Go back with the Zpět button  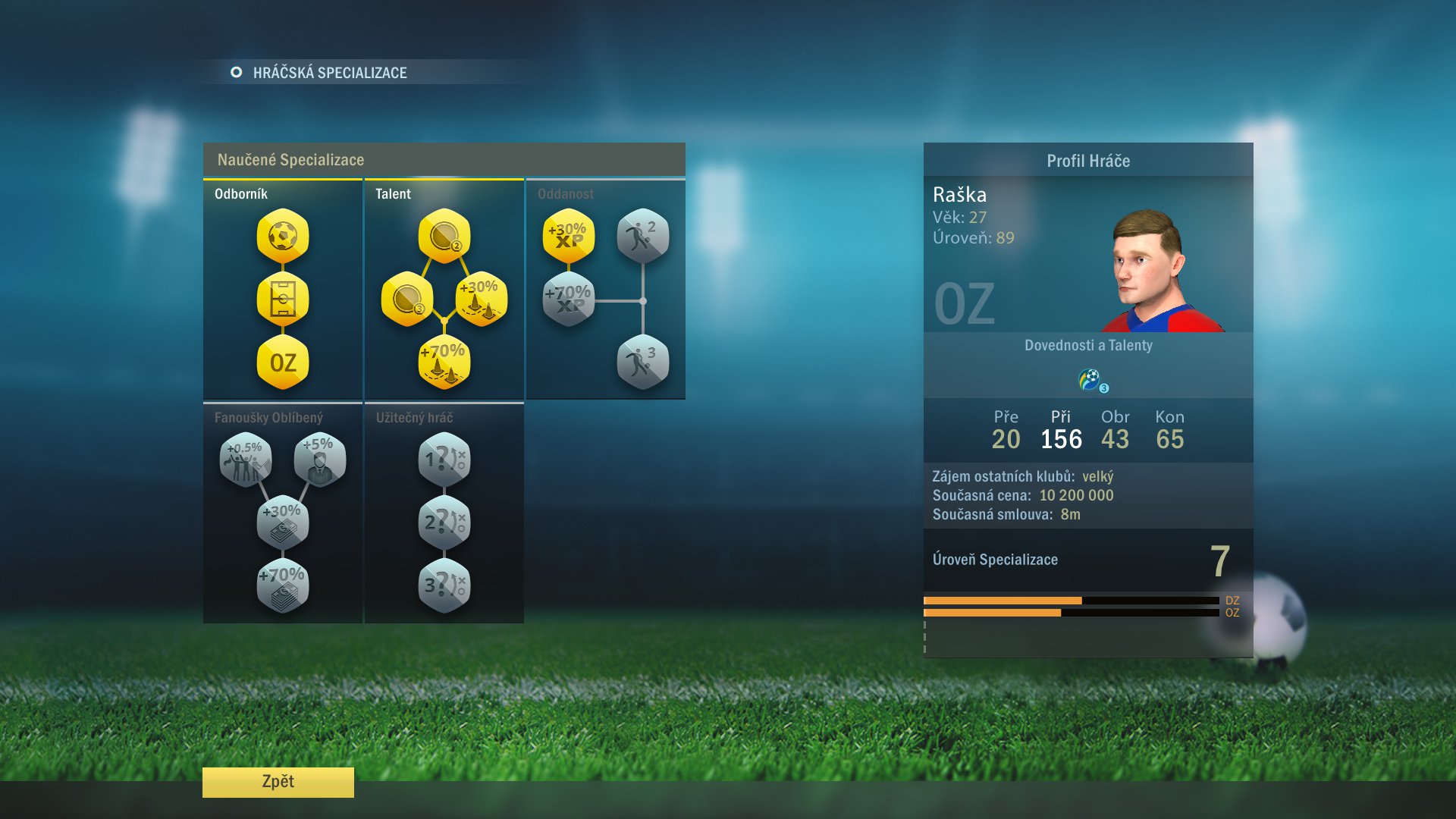[278, 782]
